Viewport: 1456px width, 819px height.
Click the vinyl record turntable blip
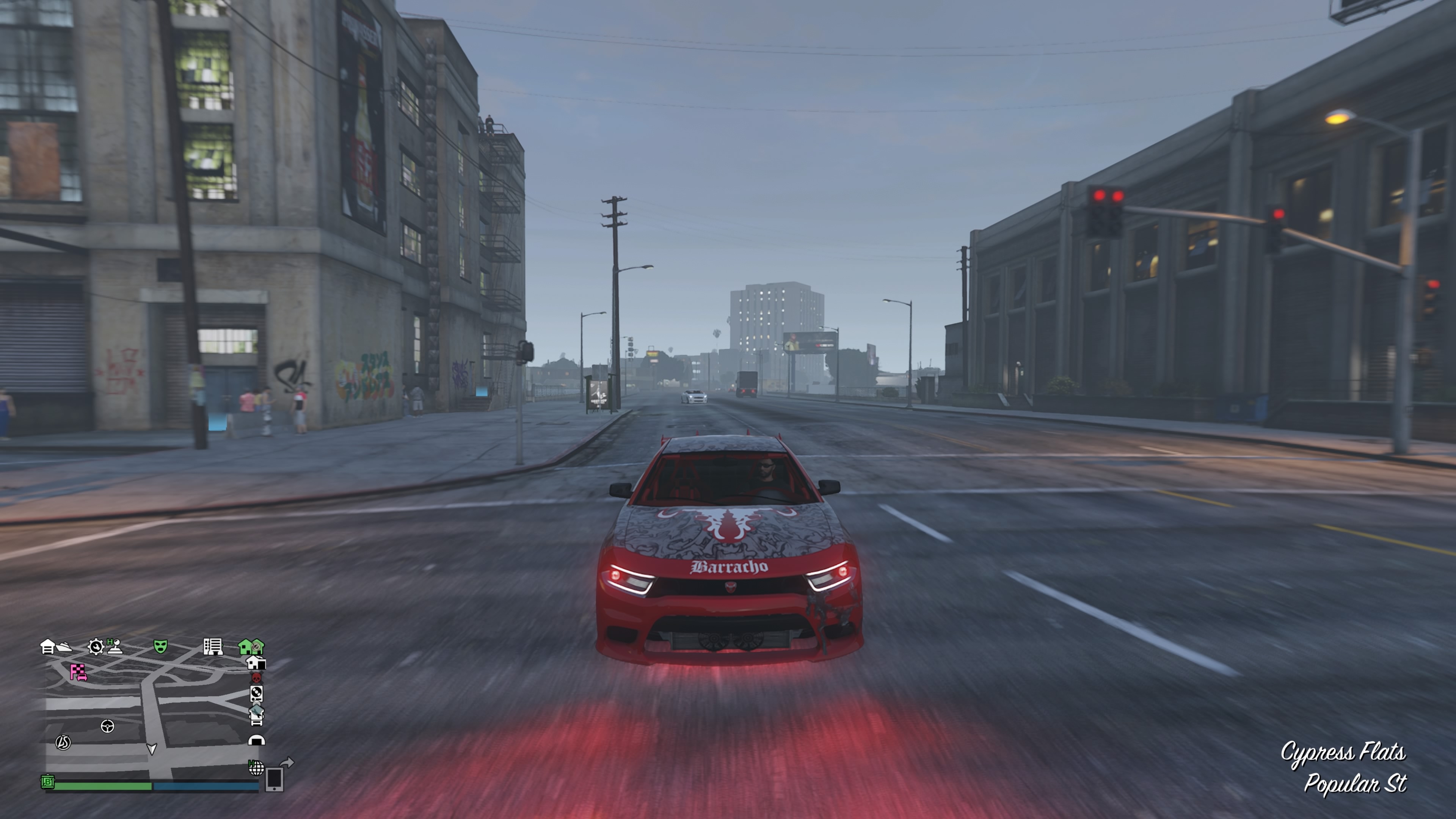pyautogui.click(x=256, y=693)
